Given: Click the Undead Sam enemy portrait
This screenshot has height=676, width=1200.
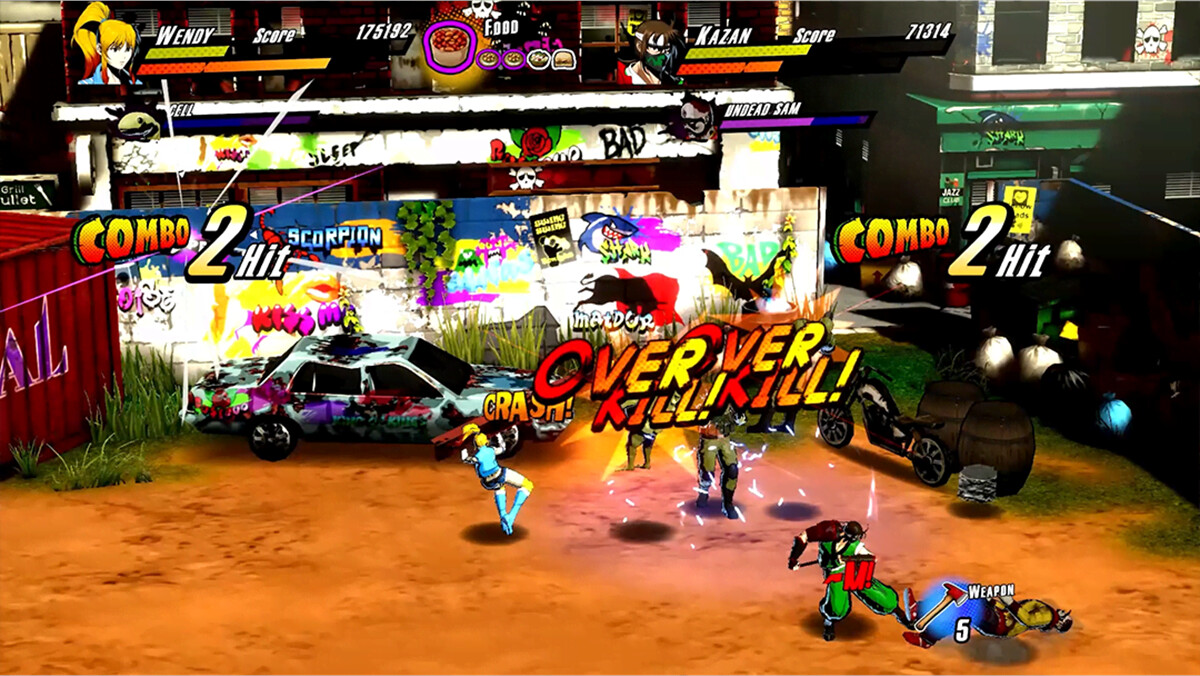Looking at the screenshot, I should pos(696,118).
